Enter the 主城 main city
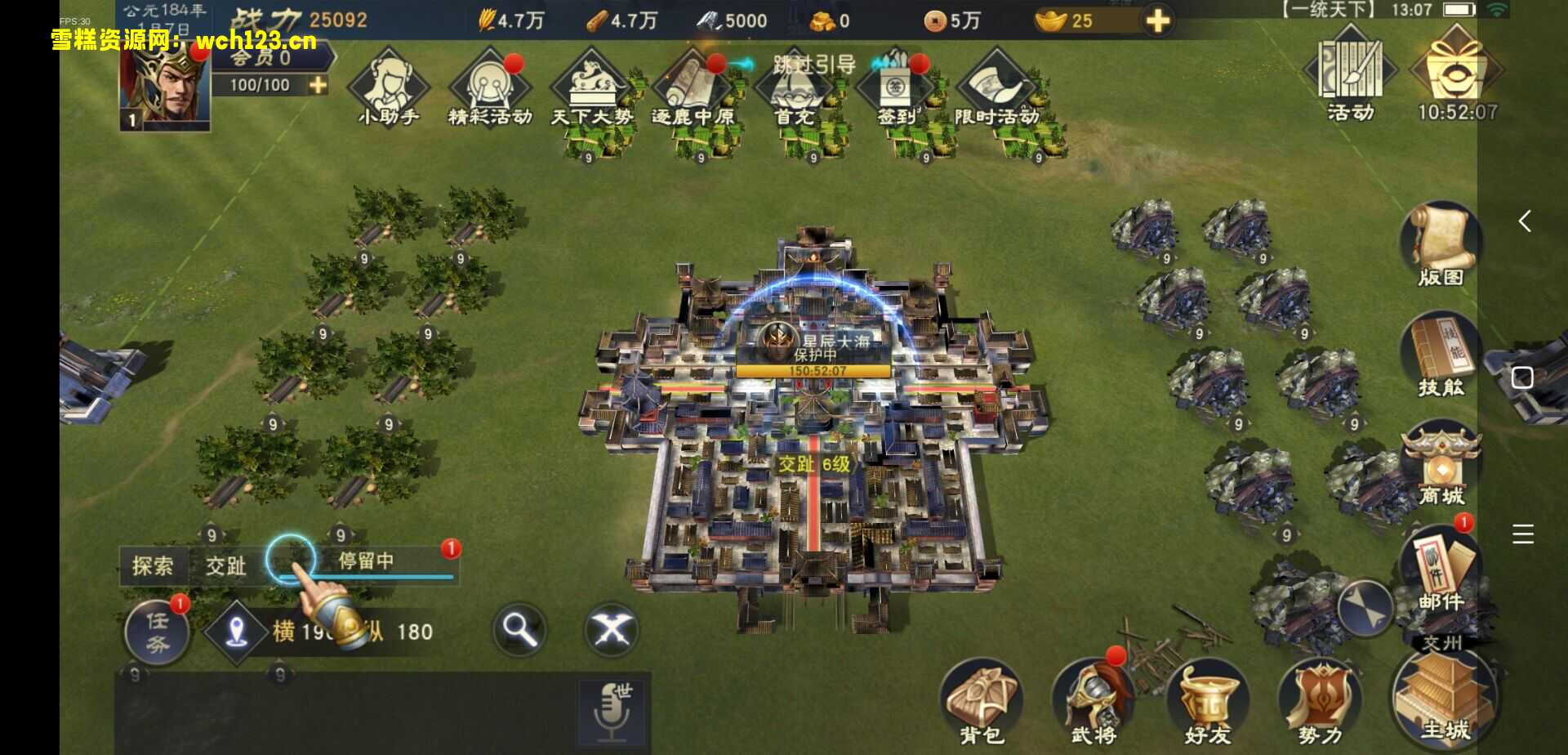 (1444, 703)
